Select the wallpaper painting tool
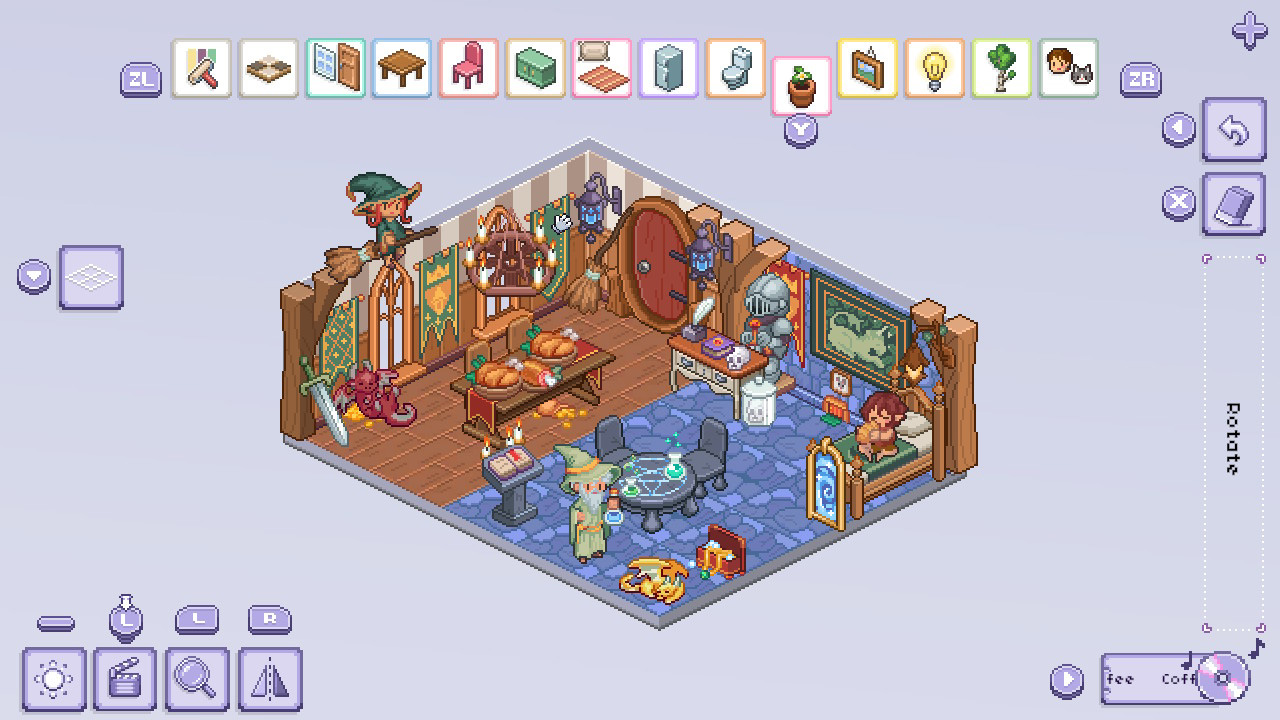The height and width of the screenshot is (720, 1280). pyautogui.click(x=202, y=68)
